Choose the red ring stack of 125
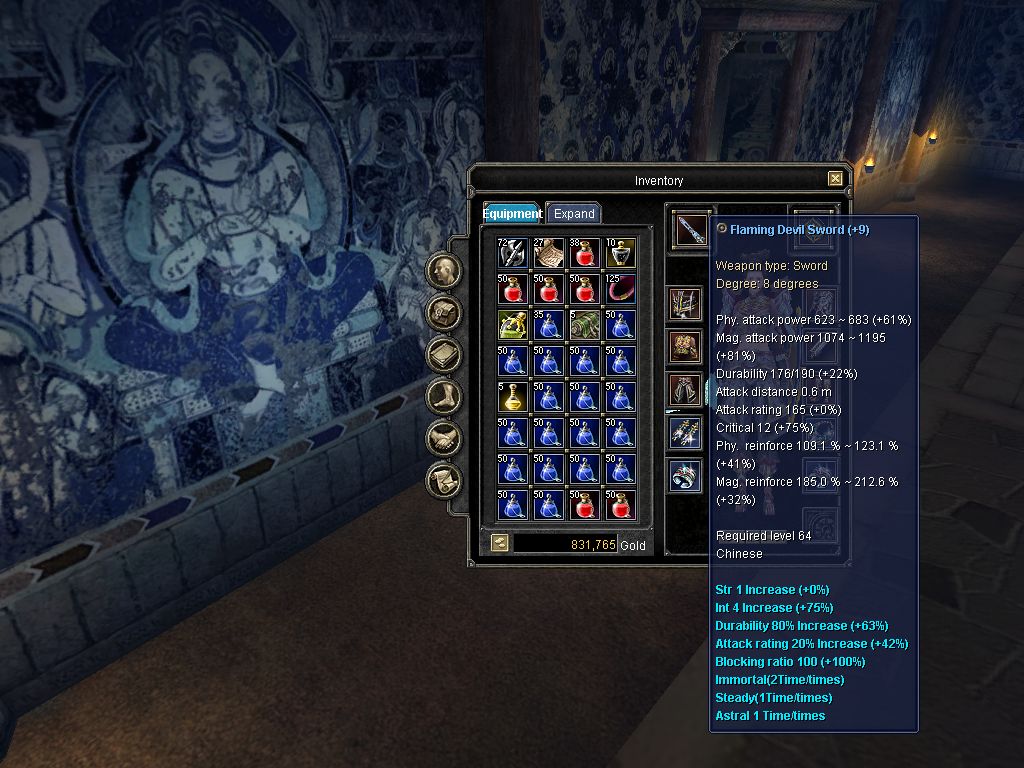The width and height of the screenshot is (1024, 768). pyautogui.click(x=620, y=289)
